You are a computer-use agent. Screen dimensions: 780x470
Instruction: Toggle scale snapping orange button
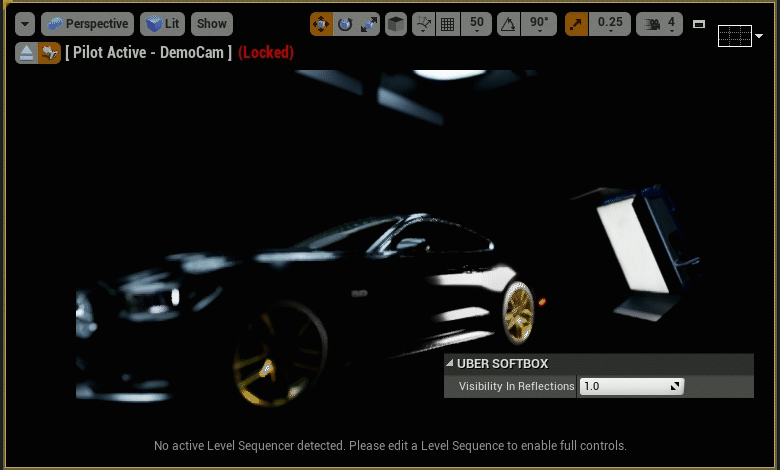pos(577,24)
